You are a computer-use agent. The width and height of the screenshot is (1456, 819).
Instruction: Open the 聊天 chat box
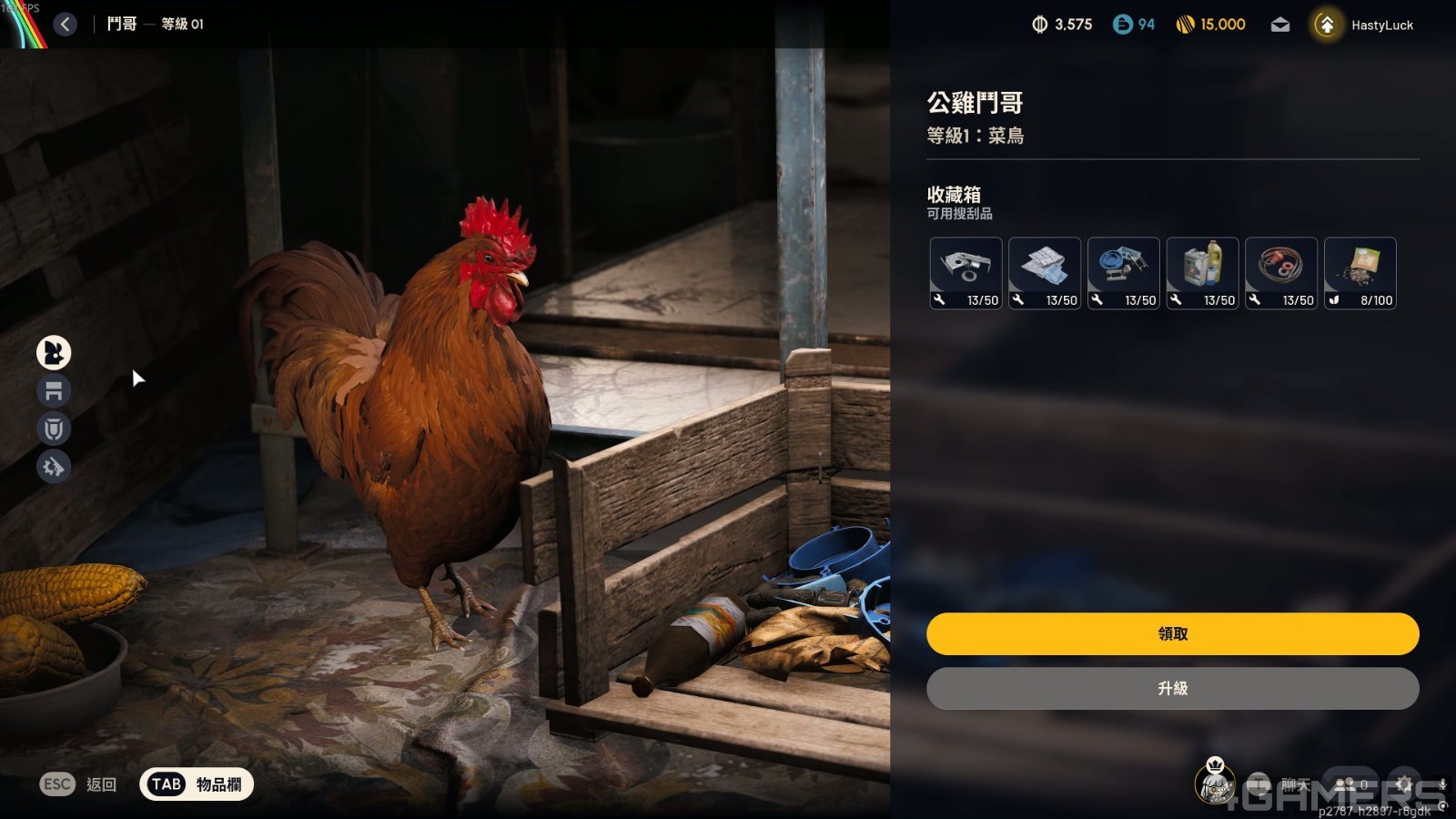1281,784
